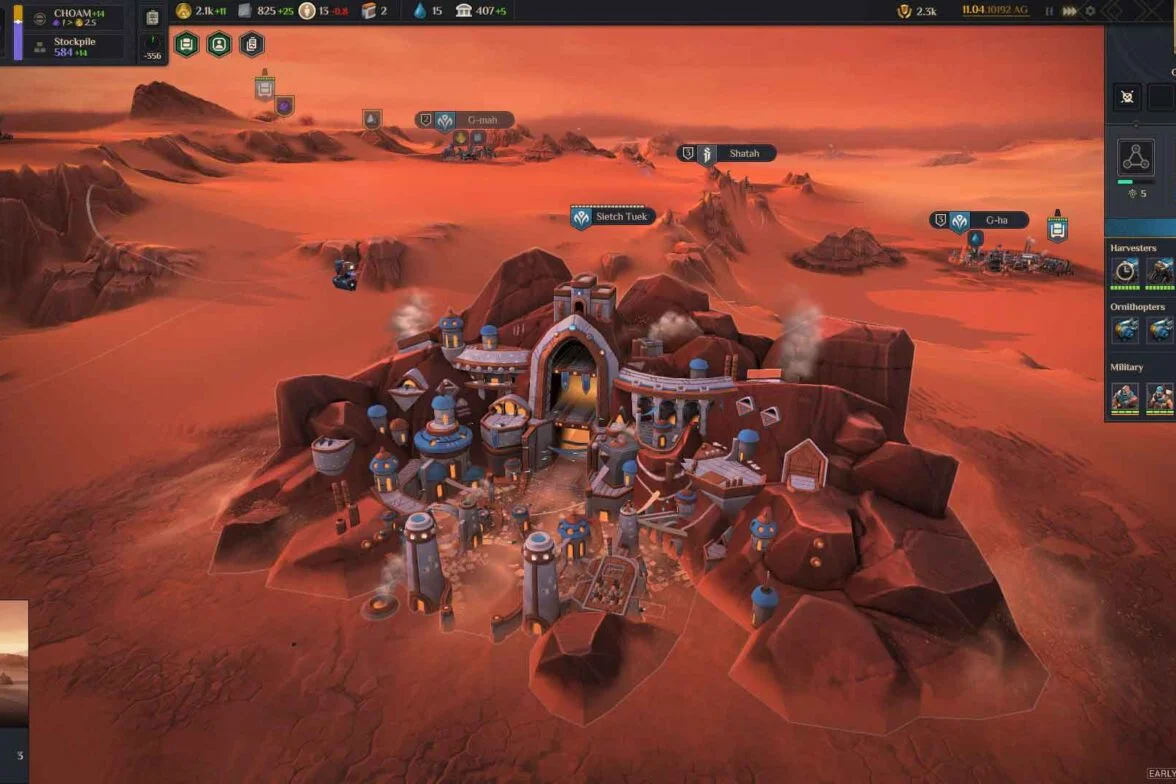Click the clipboard icon beside CHOAM
Image resolution: width=1176 pixels, height=784 pixels.
pyautogui.click(x=152, y=18)
